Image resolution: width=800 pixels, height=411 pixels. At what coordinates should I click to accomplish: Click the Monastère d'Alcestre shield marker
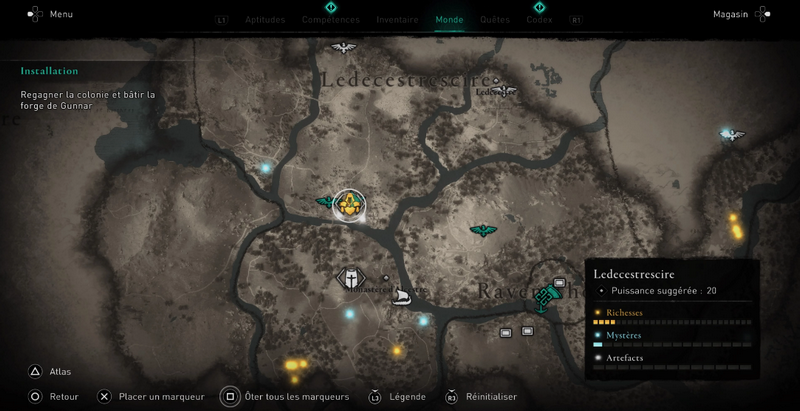pos(351,278)
